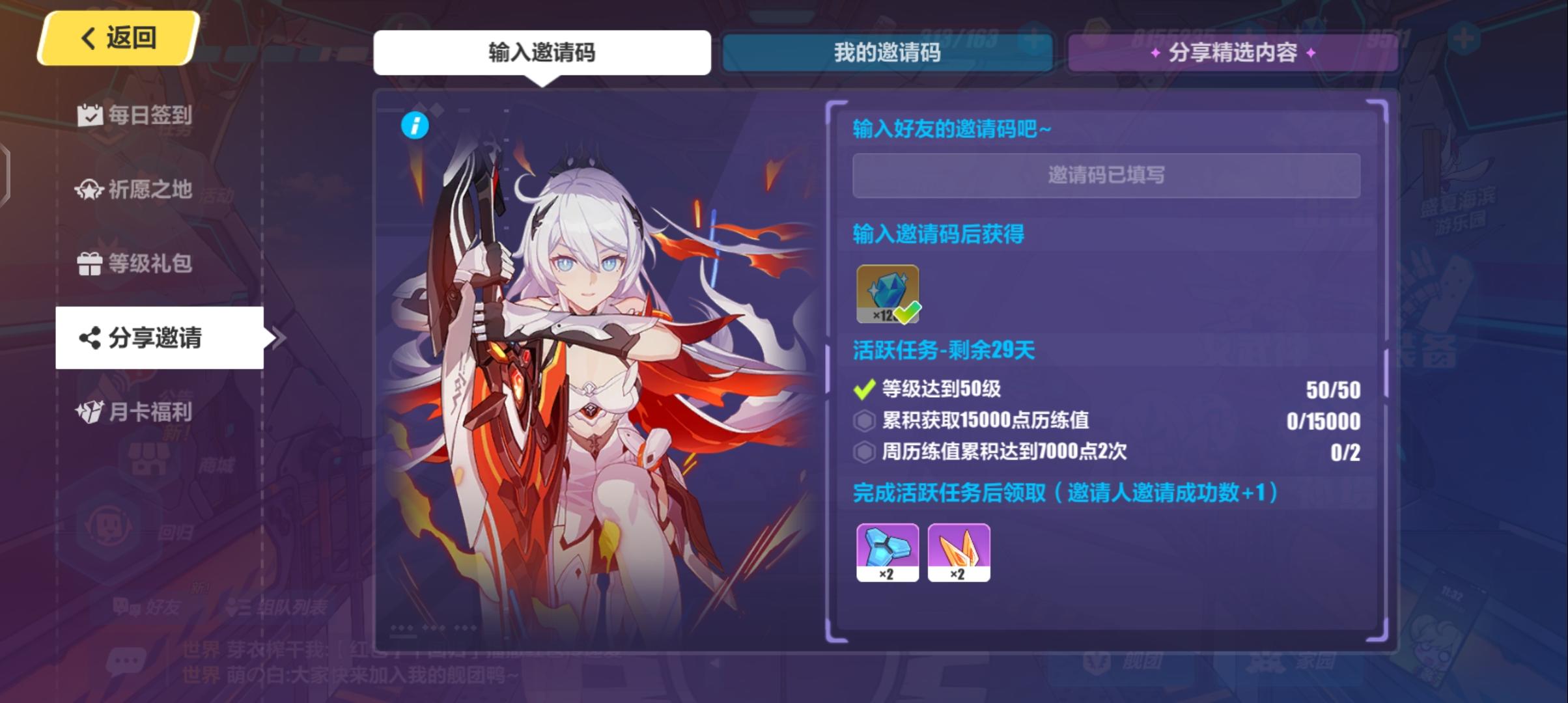Click the green checkmark on 等级达到50级 task
Viewport: 1568px width, 703px height.
tap(863, 390)
